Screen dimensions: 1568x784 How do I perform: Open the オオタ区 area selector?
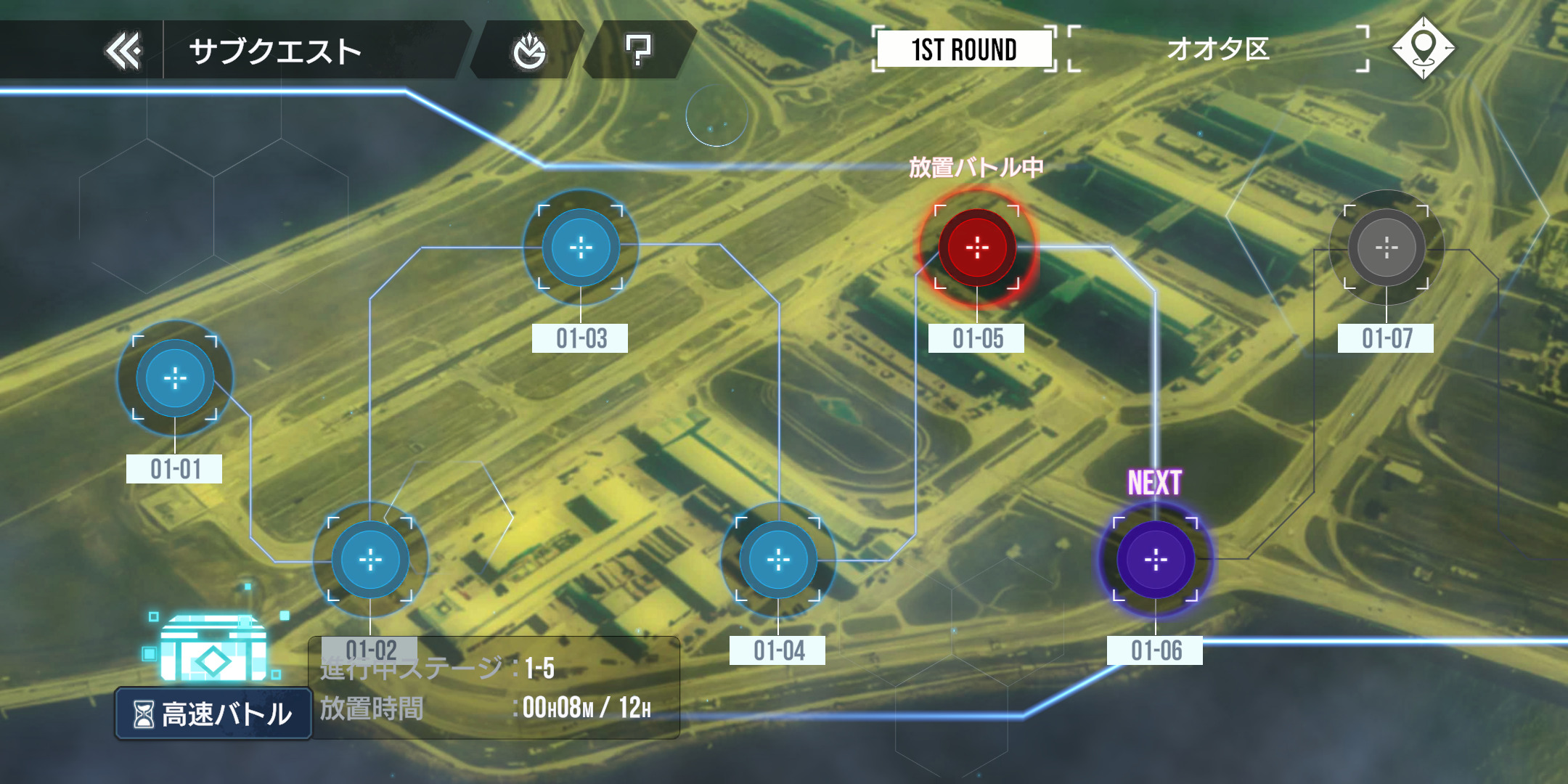pos(1218,49)
